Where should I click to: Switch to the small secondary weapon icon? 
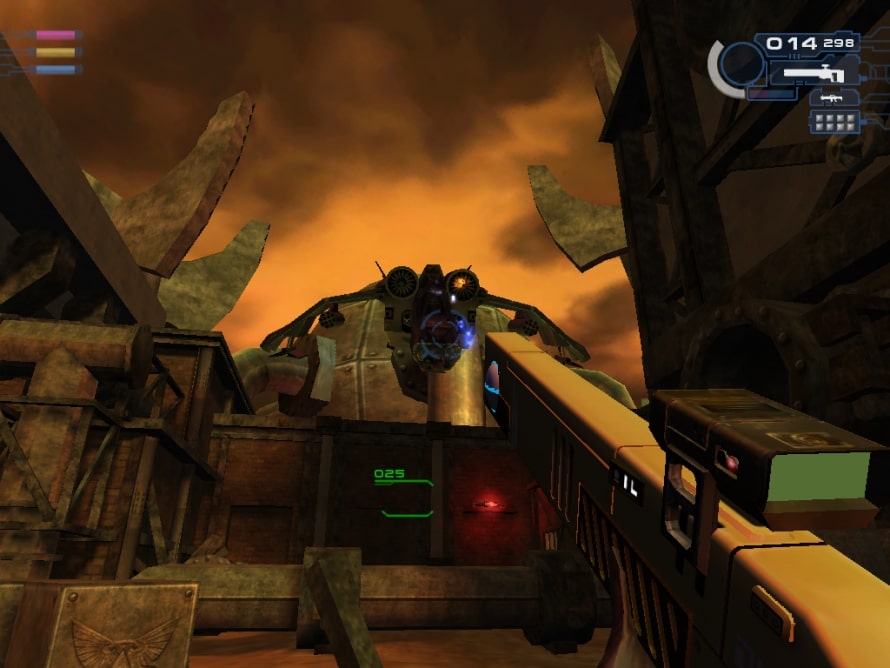pyautogui.click(x=829, y=98)
